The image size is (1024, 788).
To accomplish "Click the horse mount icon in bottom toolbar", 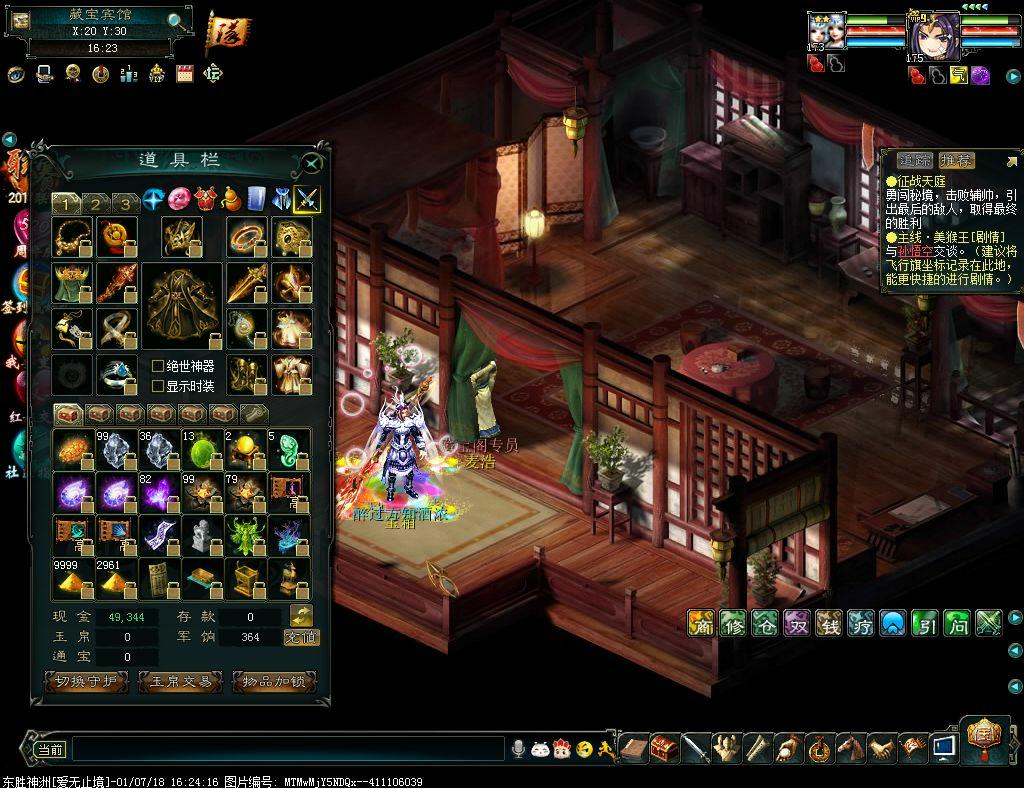I will [x=850, y=747].
